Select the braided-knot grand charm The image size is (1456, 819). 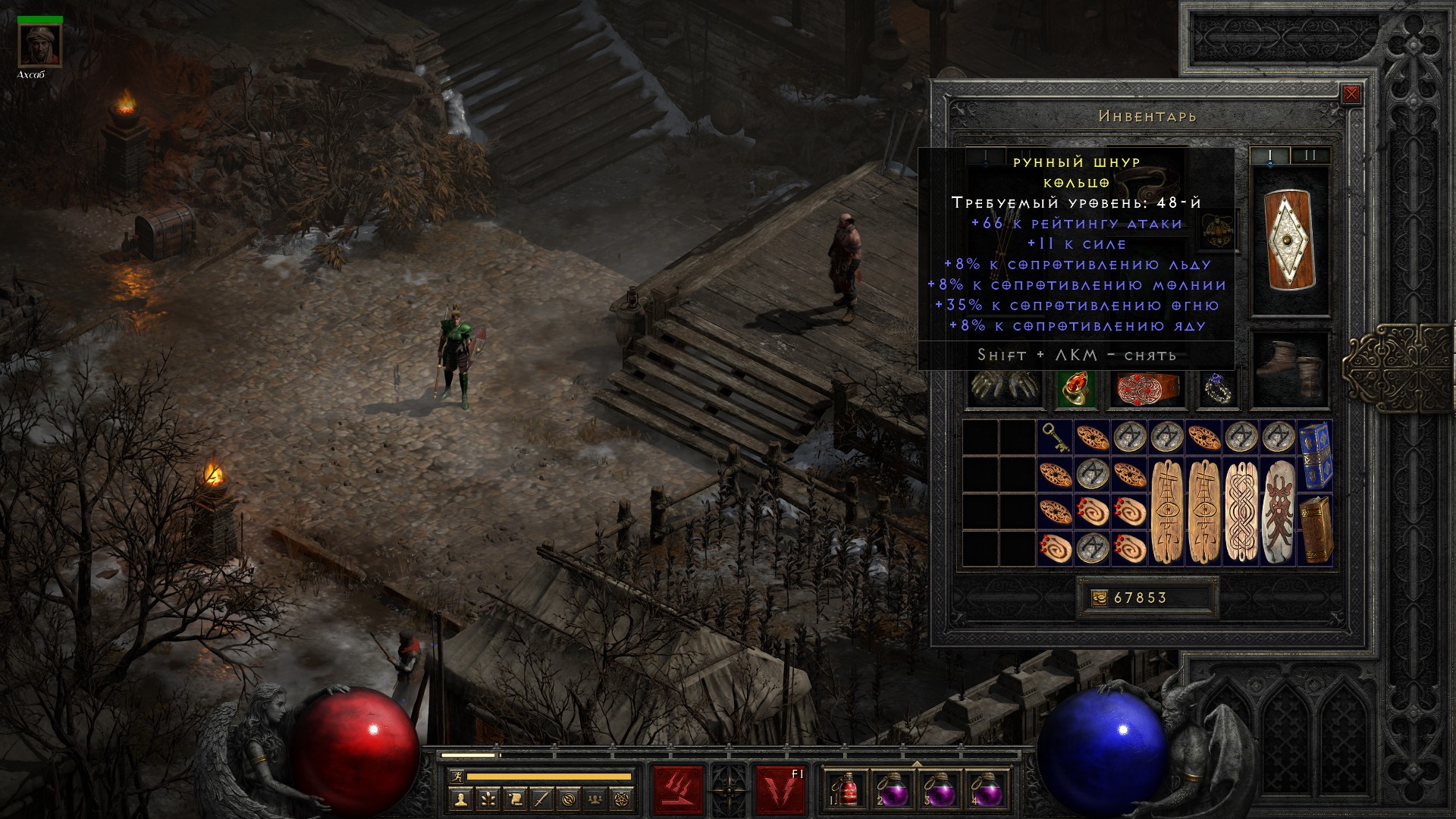click(x=1241, y=511)
